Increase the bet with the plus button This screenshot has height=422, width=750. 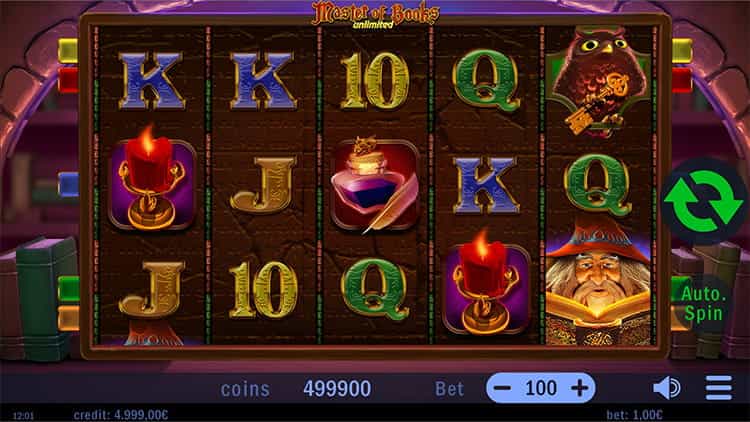[x=579, y=388]
